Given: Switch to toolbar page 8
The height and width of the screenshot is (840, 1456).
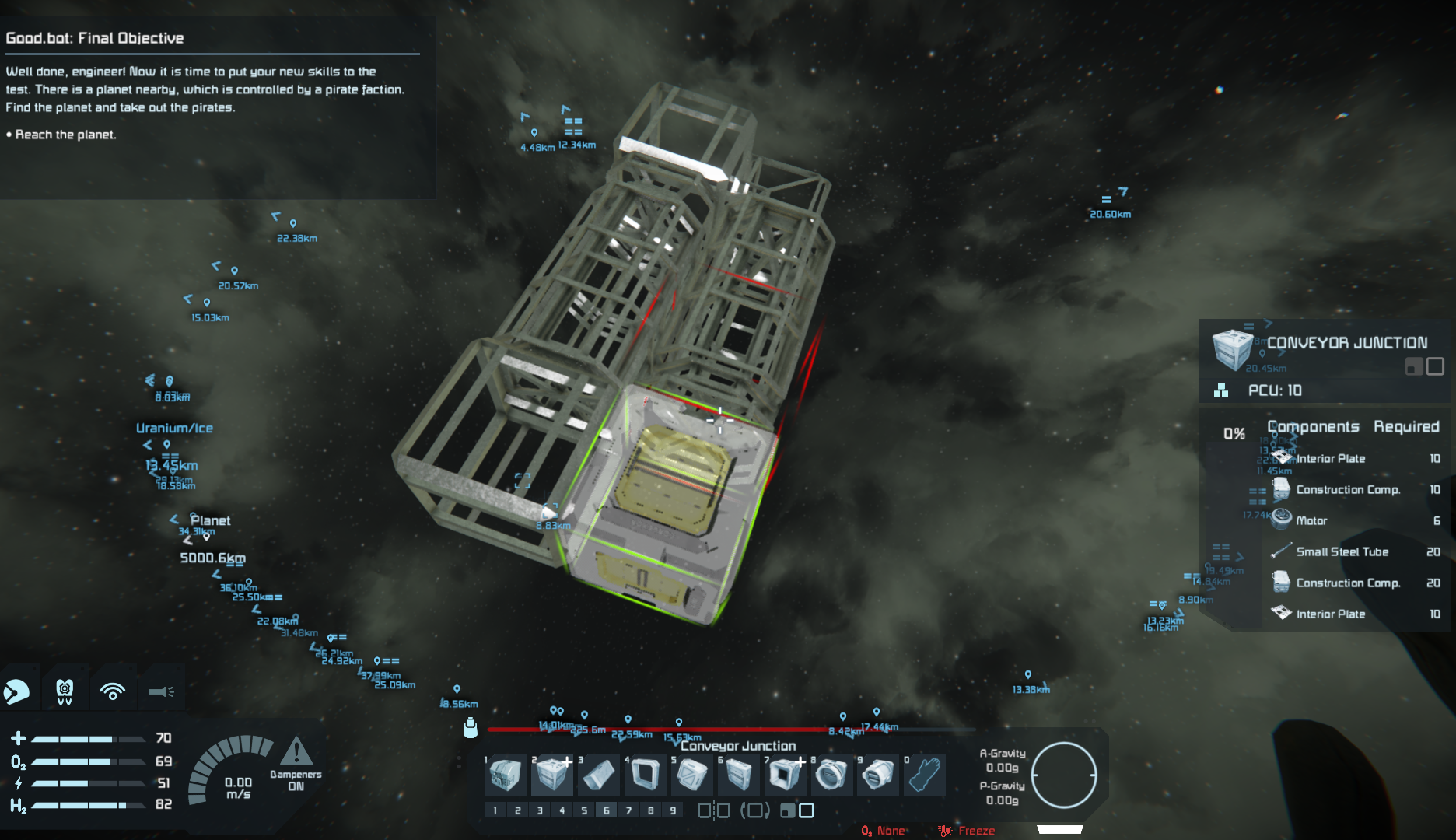Looking at the screenshot, I should pos(651,810).
